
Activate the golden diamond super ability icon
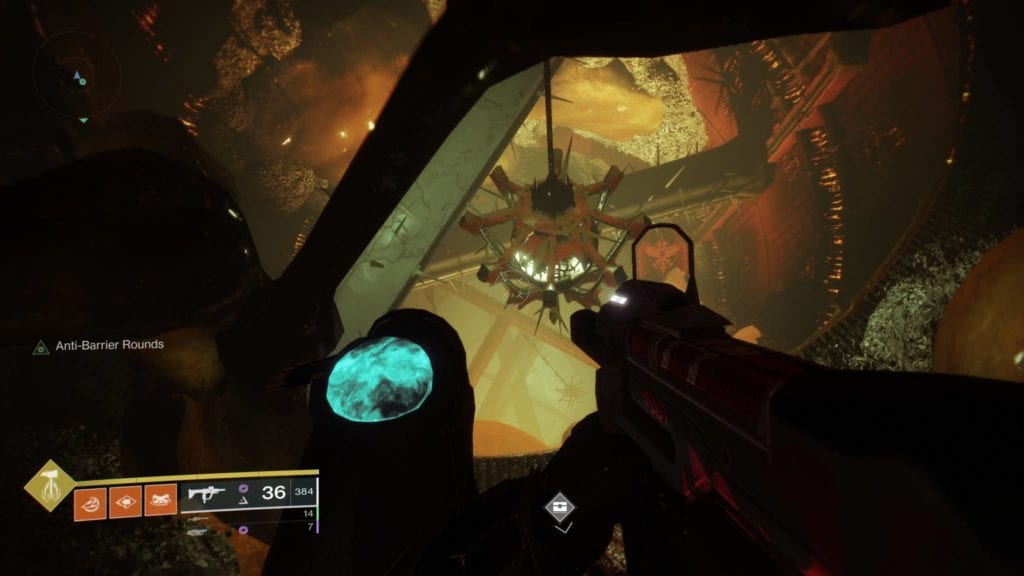coord(45,485)
